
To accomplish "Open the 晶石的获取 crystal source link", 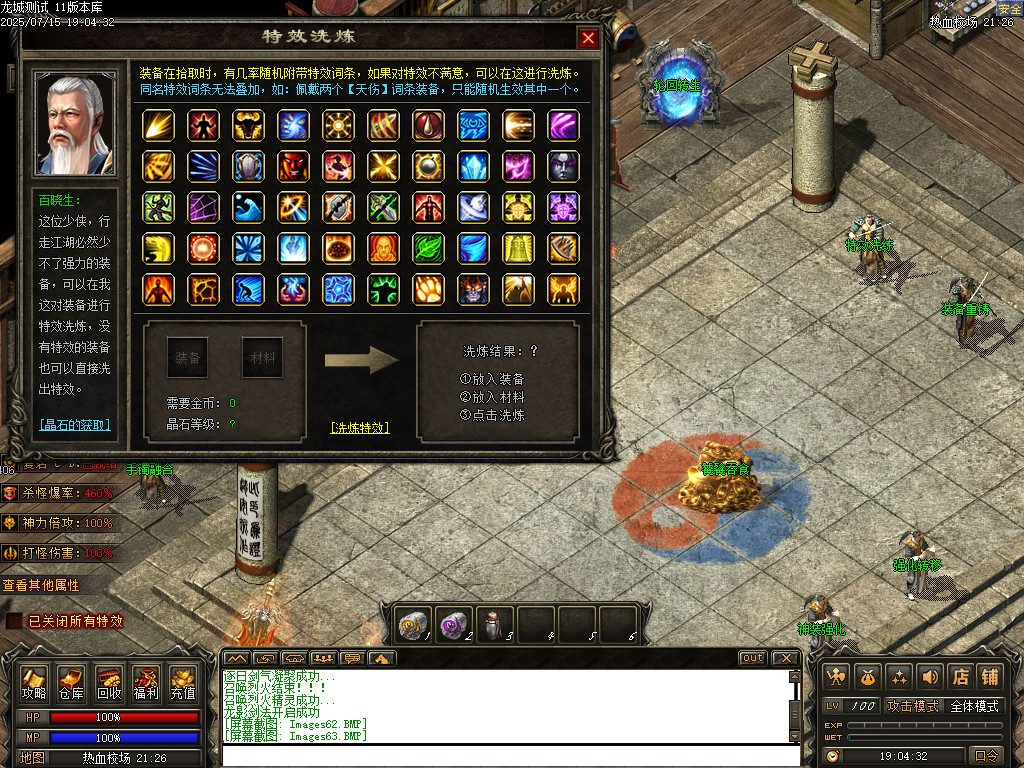I will [75, 425].
